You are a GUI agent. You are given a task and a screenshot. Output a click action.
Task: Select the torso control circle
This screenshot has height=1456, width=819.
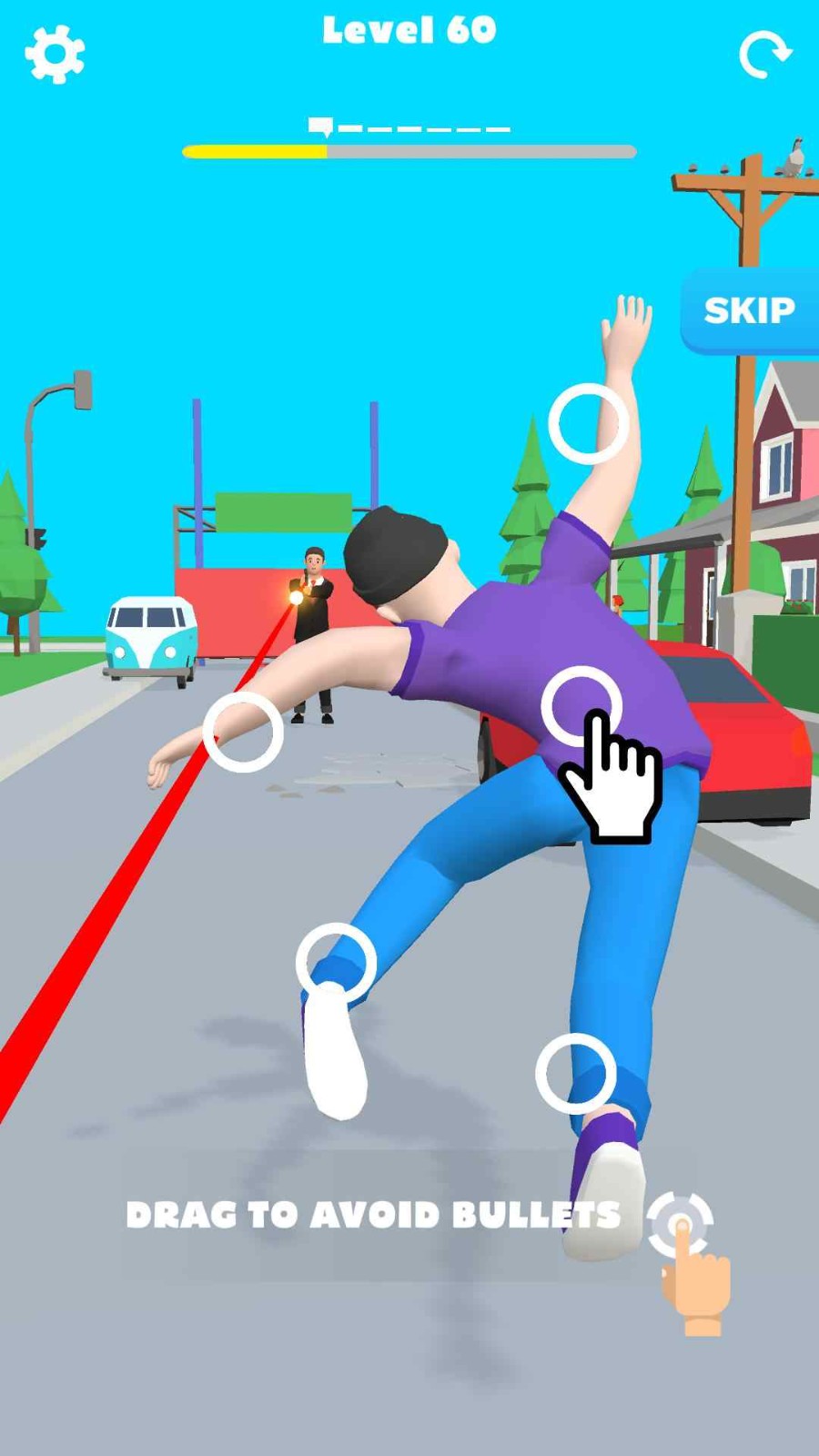coord(581,706)
